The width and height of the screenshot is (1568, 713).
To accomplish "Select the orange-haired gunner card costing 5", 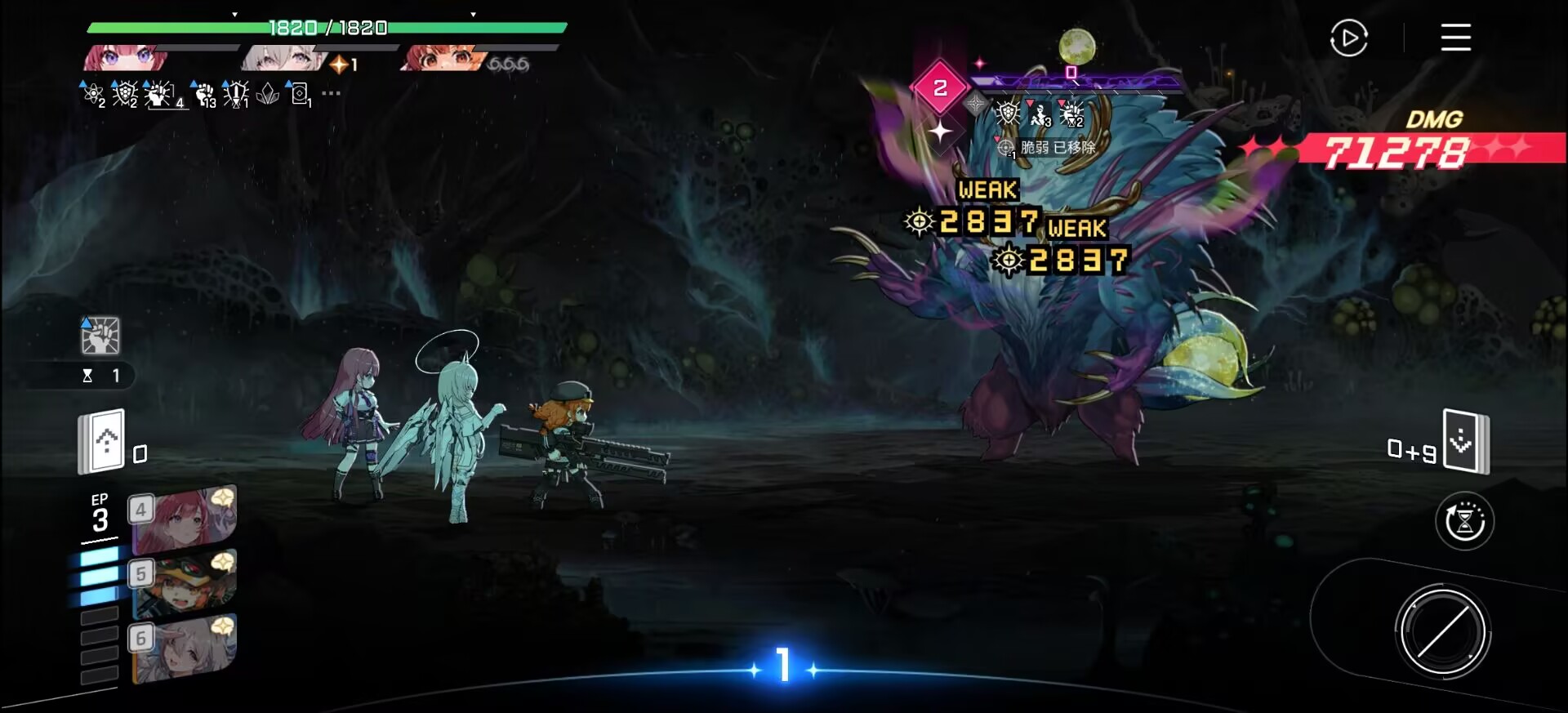I will pyautogui.click(x=185, y=583).
